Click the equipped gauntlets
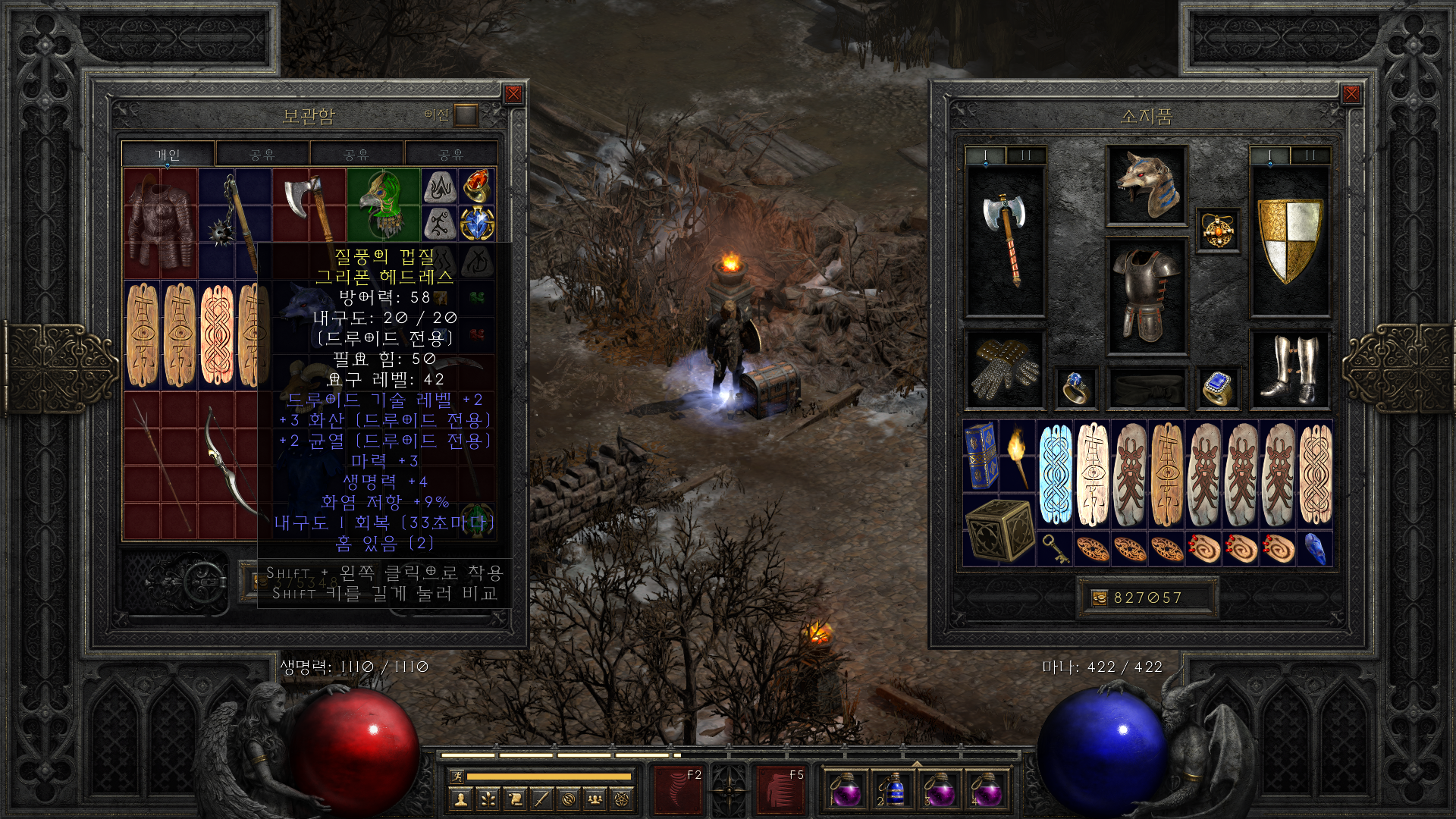This screenshot has width=1456, height=819. click(1005, 369)
